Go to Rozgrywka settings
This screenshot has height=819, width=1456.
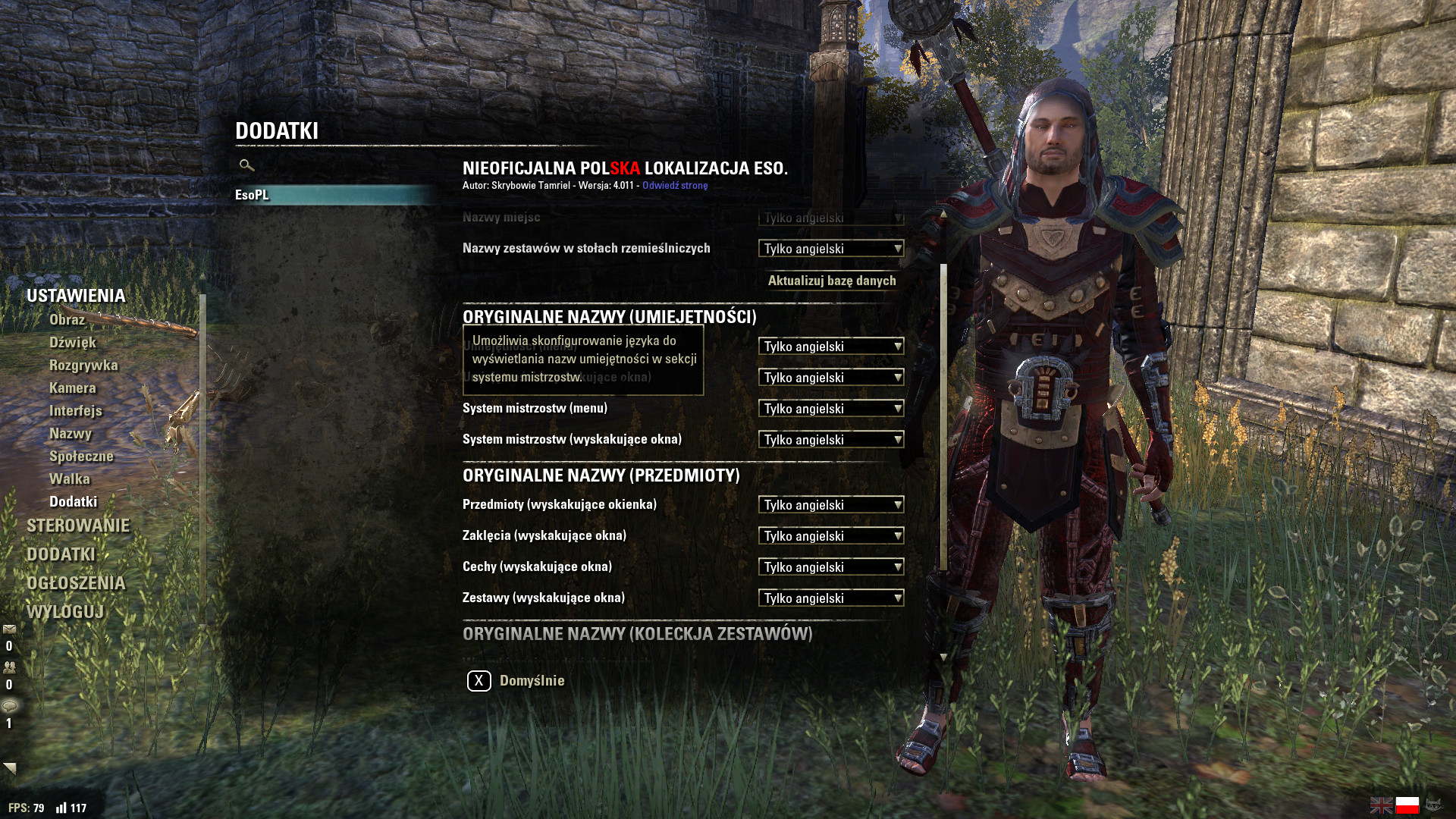click(x=83, y=366)
